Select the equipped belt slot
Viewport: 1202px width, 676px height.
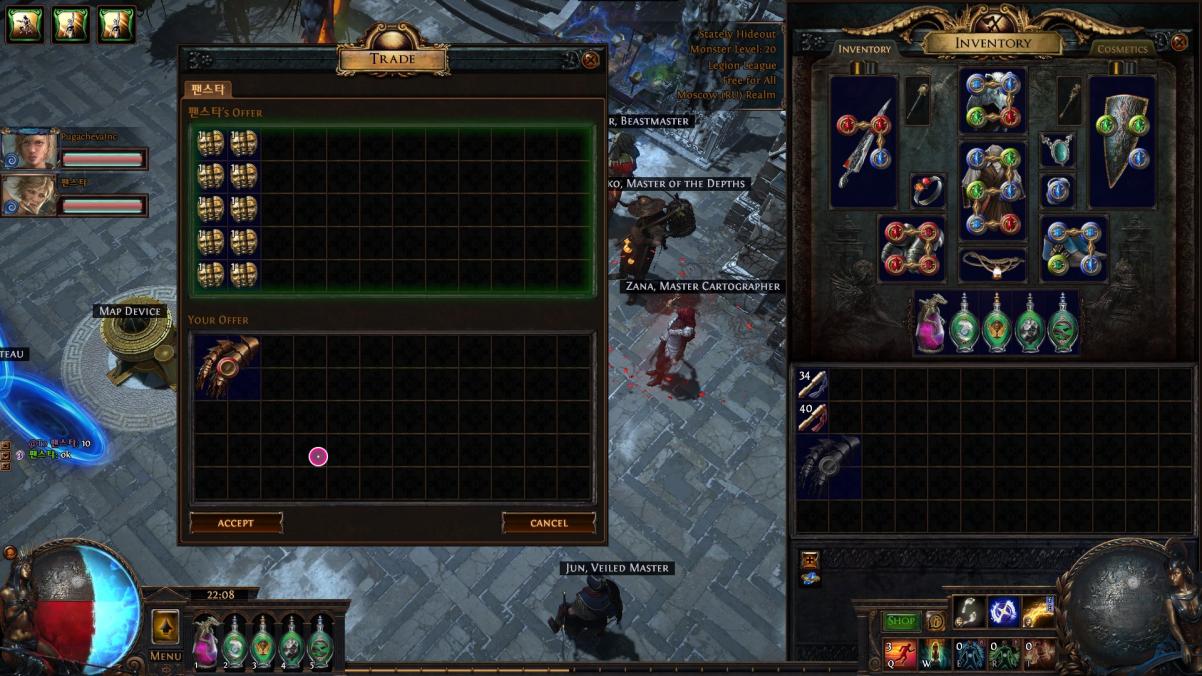992,265
